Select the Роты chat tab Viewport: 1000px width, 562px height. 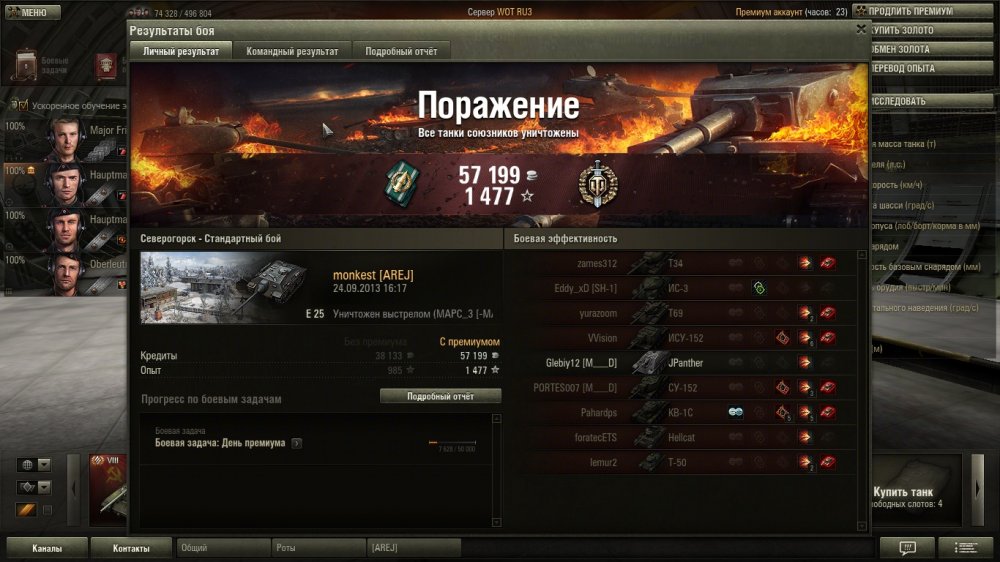coord(318,548)
